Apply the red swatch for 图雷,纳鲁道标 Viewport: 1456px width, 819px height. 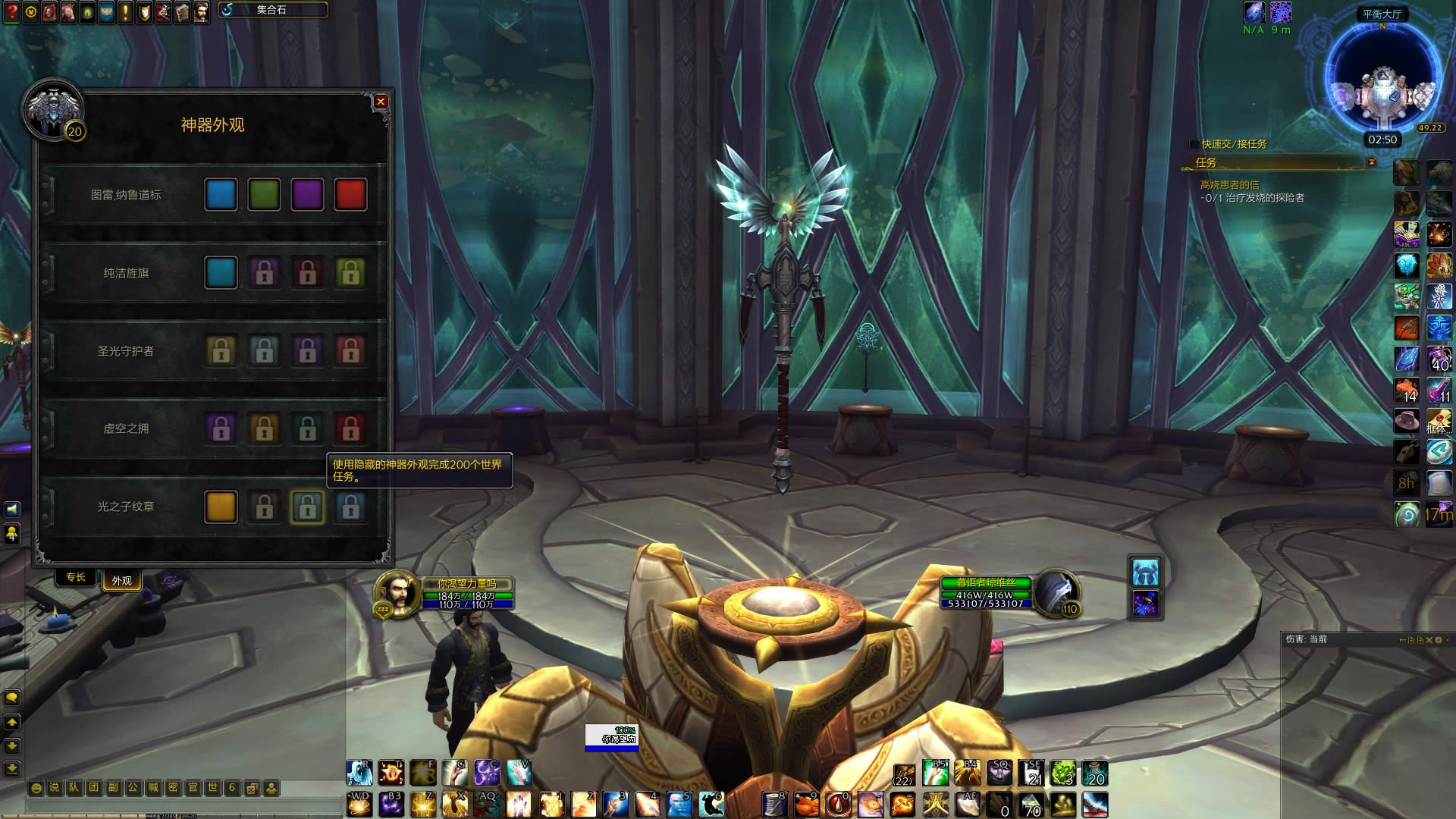pos(350,195)
